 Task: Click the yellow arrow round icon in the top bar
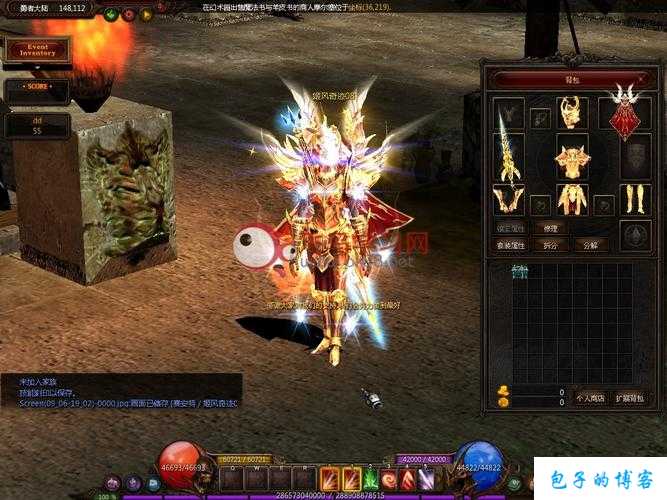(x=146, y=14)
